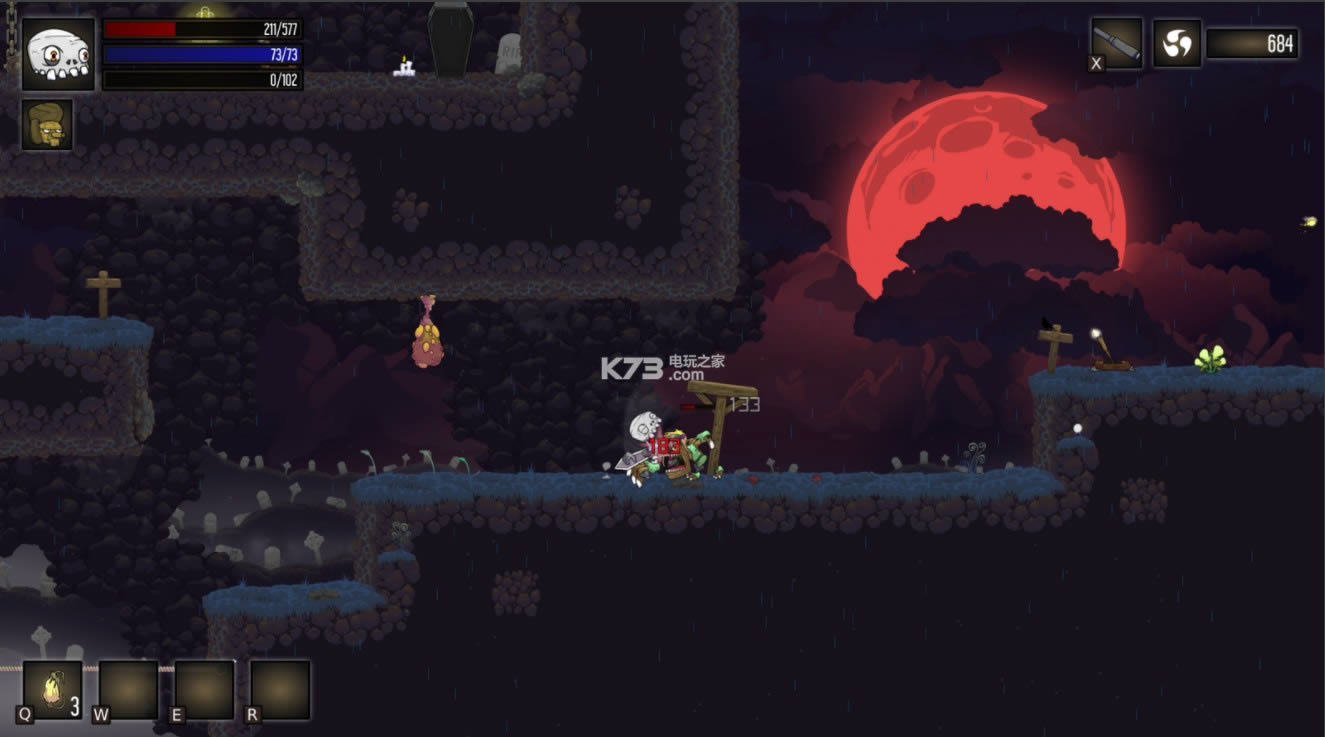
Task: Open the white swirl soul currency icon
Action: (1177, 44)
